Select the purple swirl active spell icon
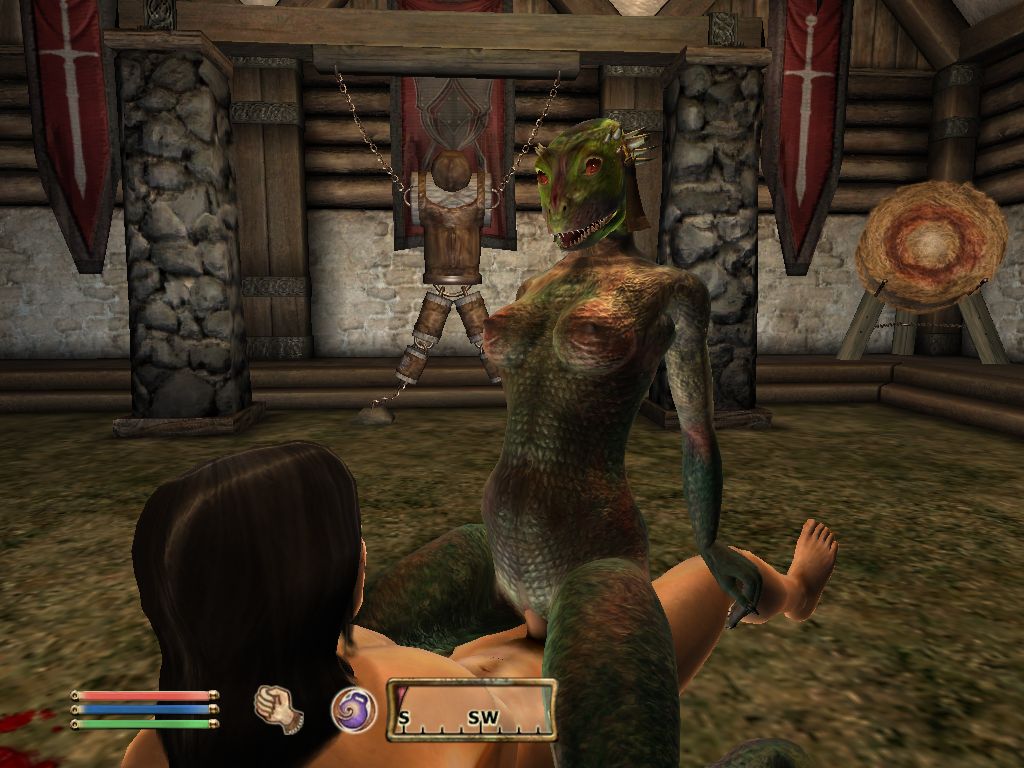The width and height of the screenshot is (1024, 768). [353, 709]
